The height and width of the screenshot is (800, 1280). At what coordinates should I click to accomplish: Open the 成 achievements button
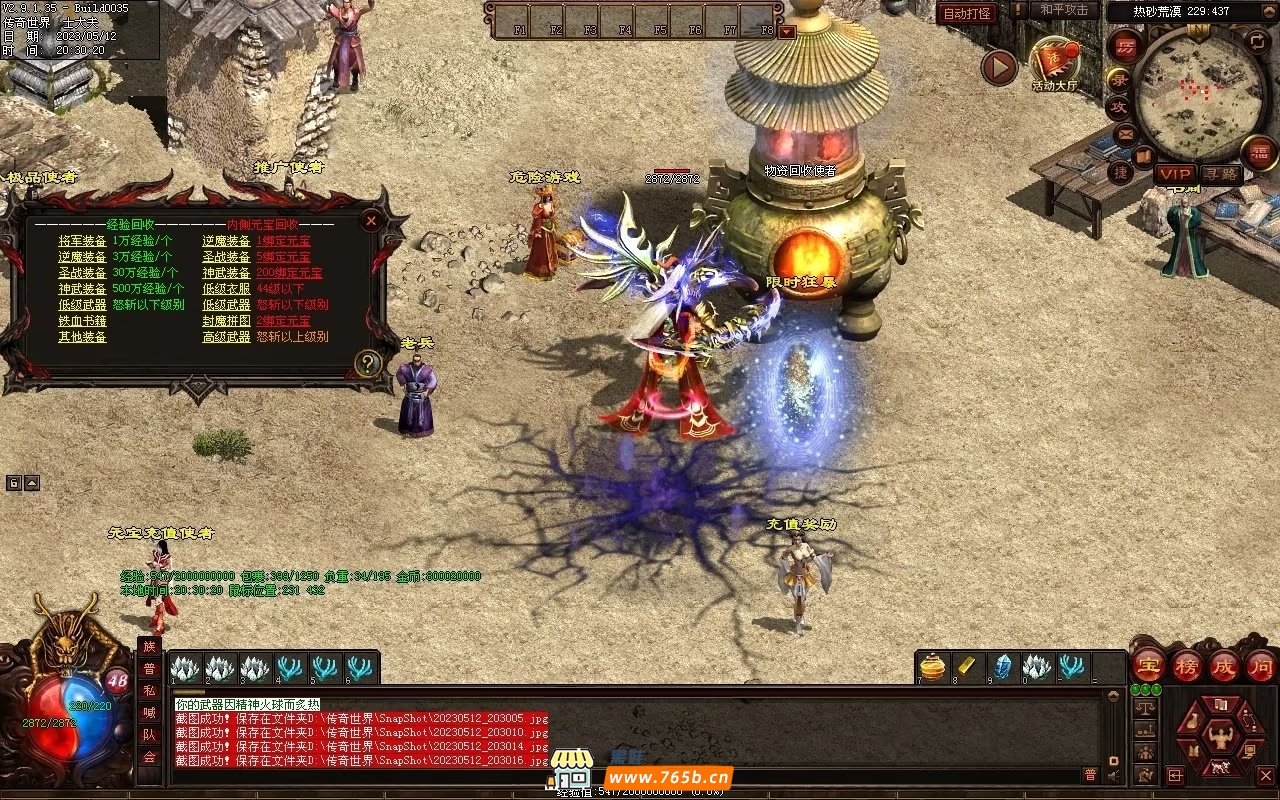point(1224,665)
